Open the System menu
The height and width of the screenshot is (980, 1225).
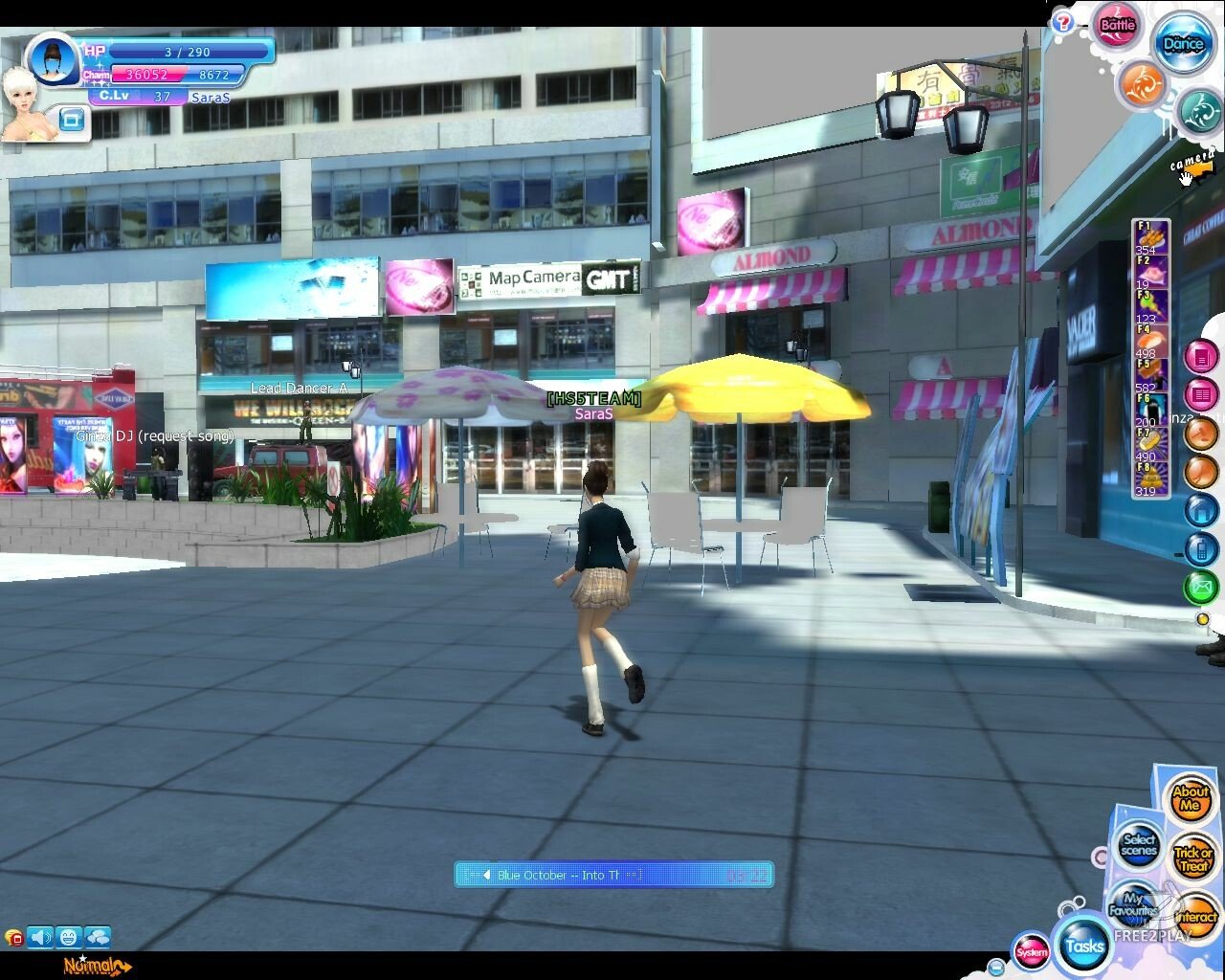1032,951
